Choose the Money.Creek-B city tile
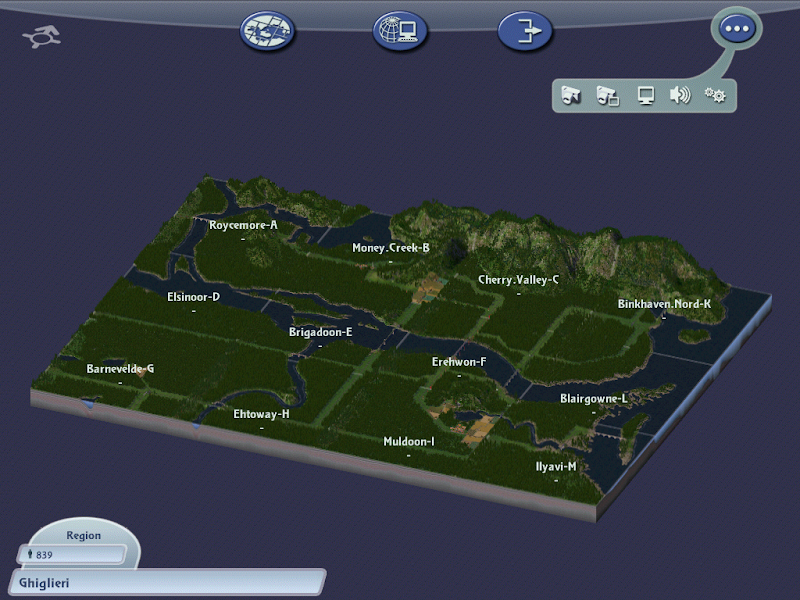Screen dimensions: 800x600 (x=390, y=248)
